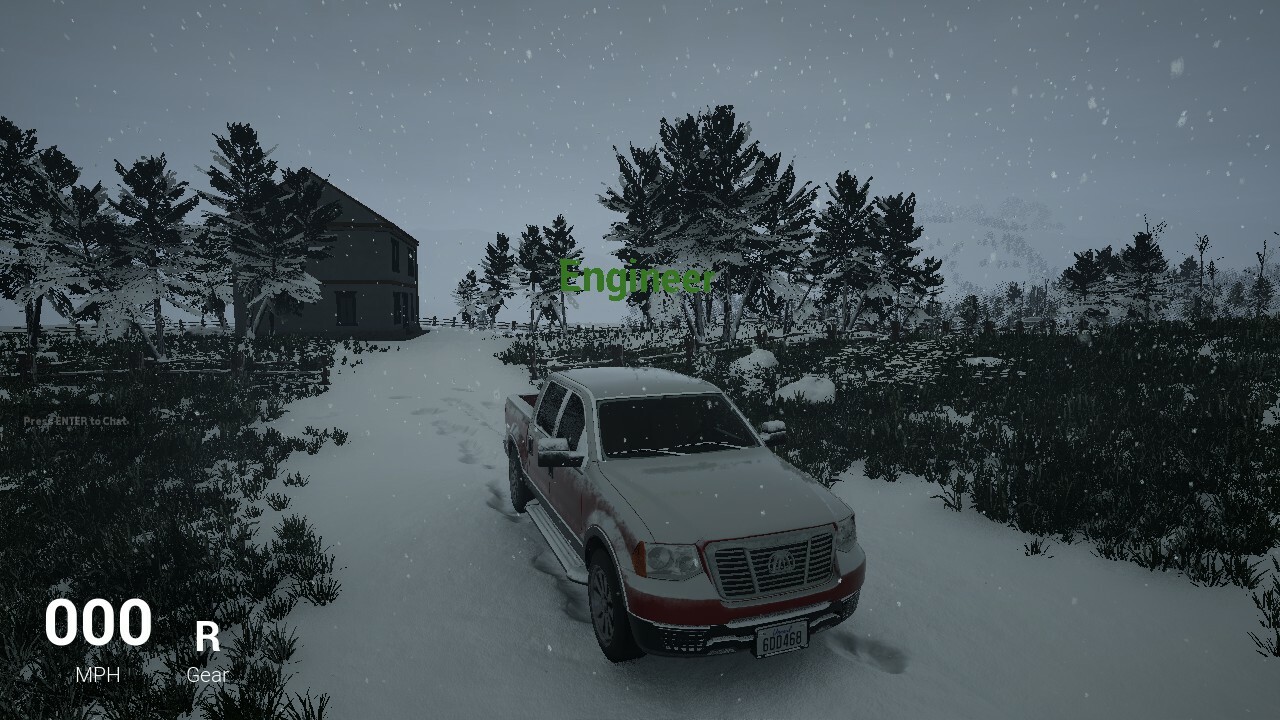
Task: Select the 000 MPH speed readout
Action: click(x=98, y=623)
